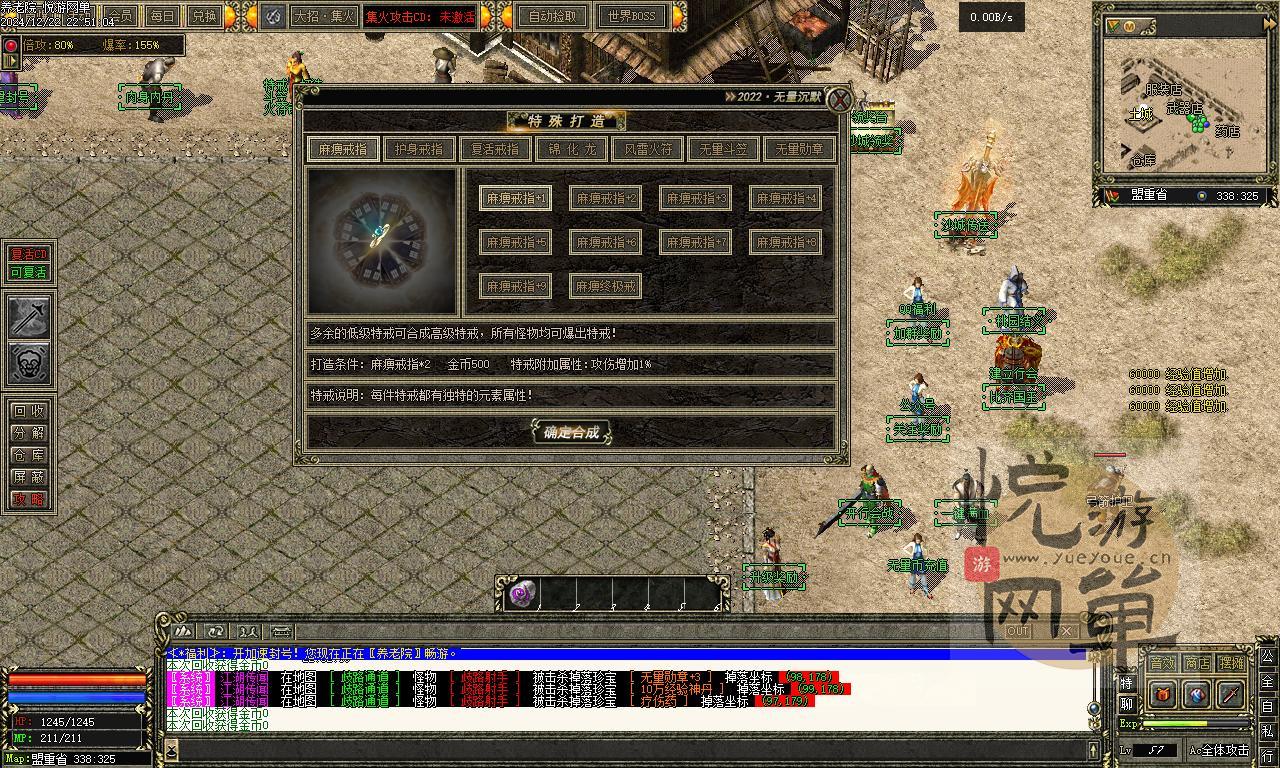The width and height of the screenshot is (1280, 768).
Task: Switch to the 护身戒指 tab
Action: click(419, 149)
